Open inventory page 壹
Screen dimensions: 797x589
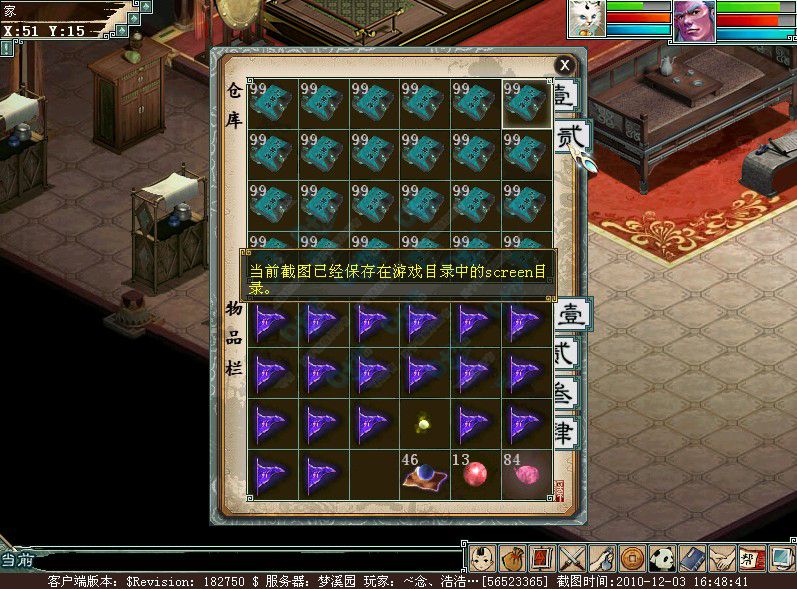pos(573,314)
